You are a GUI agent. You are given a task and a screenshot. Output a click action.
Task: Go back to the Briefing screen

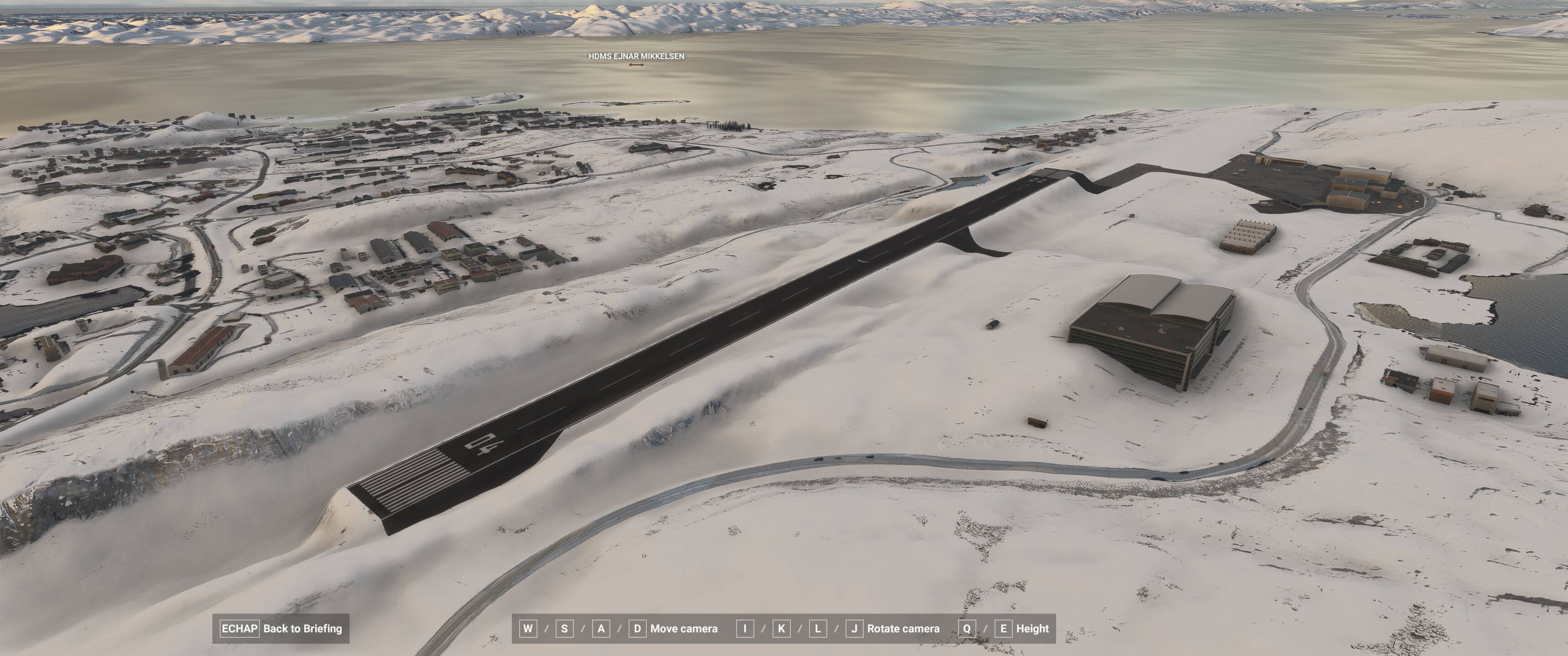click(281, 629)
